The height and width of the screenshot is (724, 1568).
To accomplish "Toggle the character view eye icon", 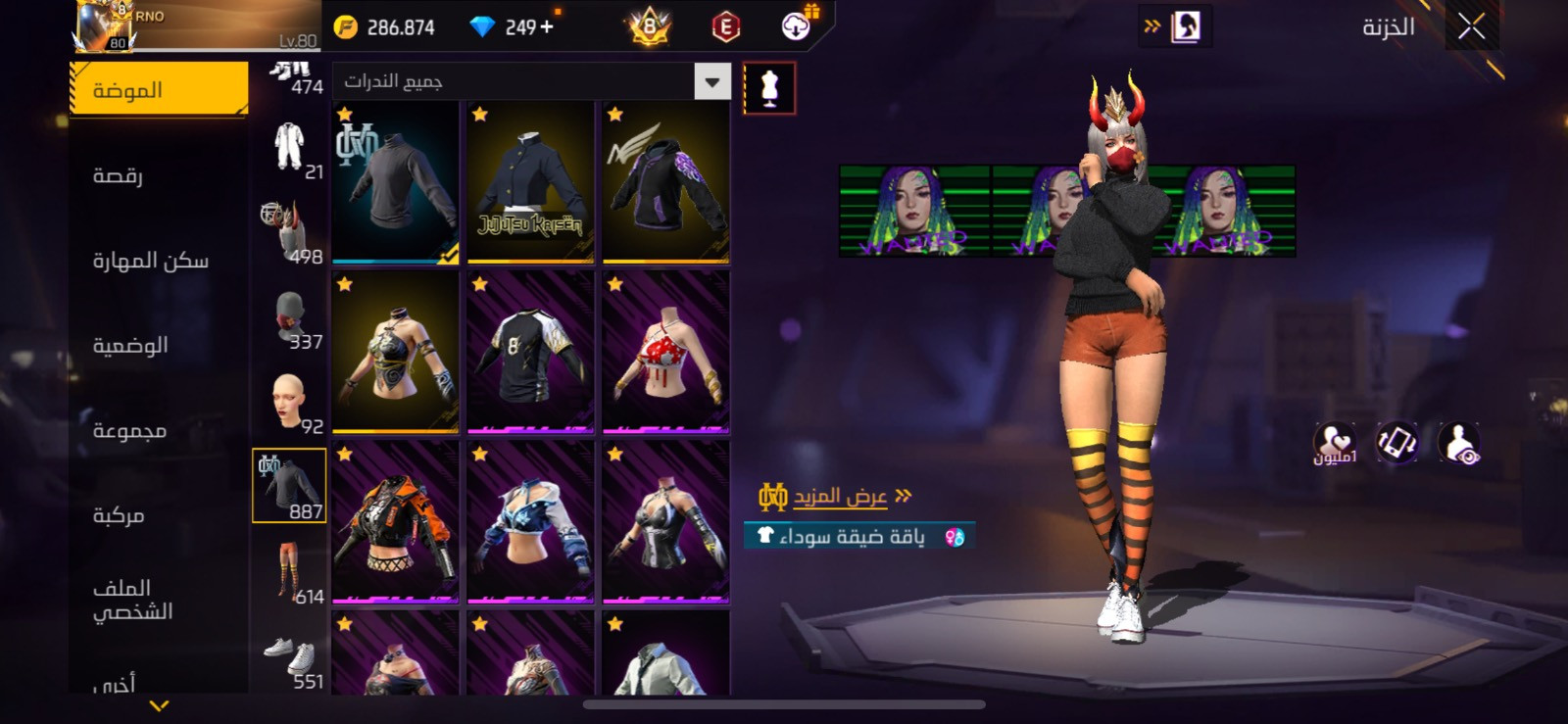I will click(x=1459, y=442).
